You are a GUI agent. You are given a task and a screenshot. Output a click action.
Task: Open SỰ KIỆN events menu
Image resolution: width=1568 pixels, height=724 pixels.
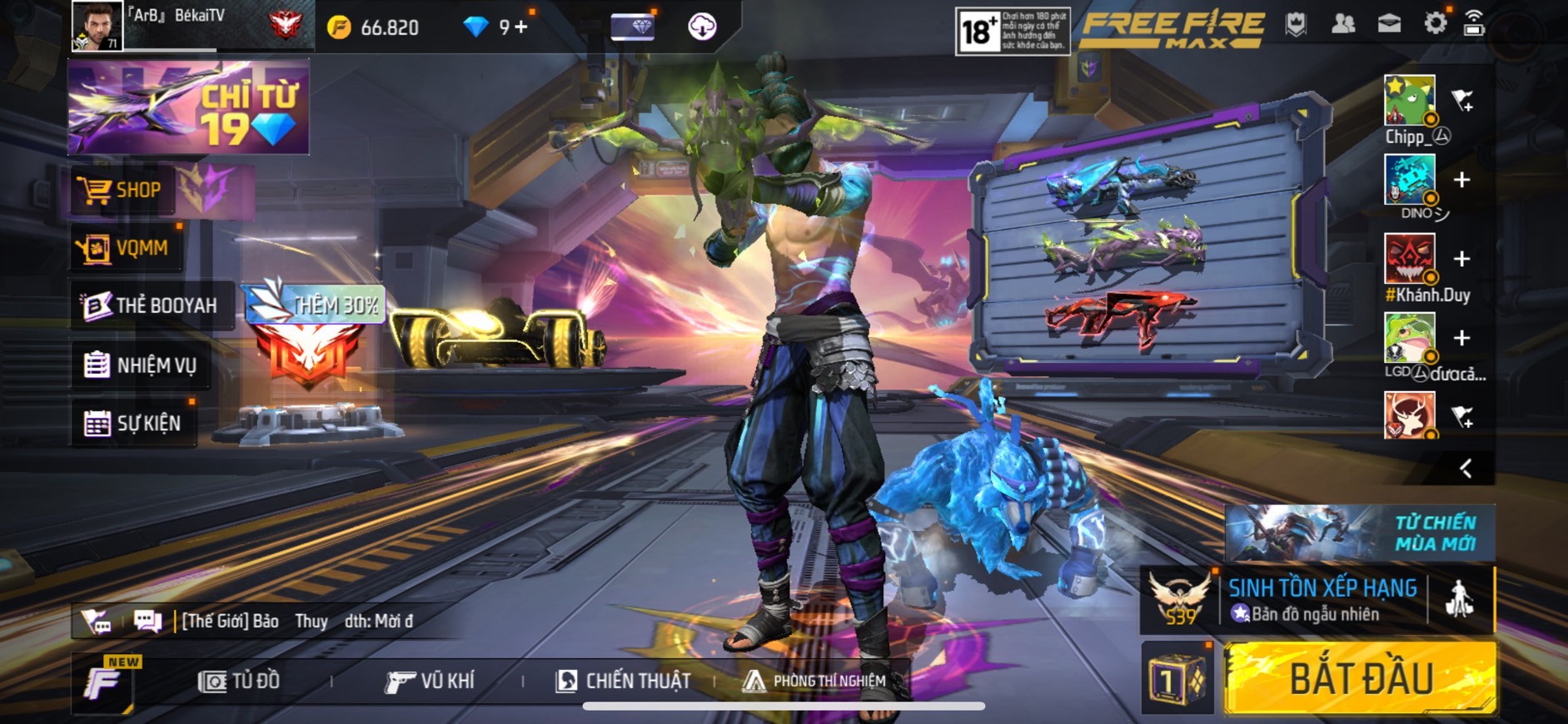click(x=133, y=423)
